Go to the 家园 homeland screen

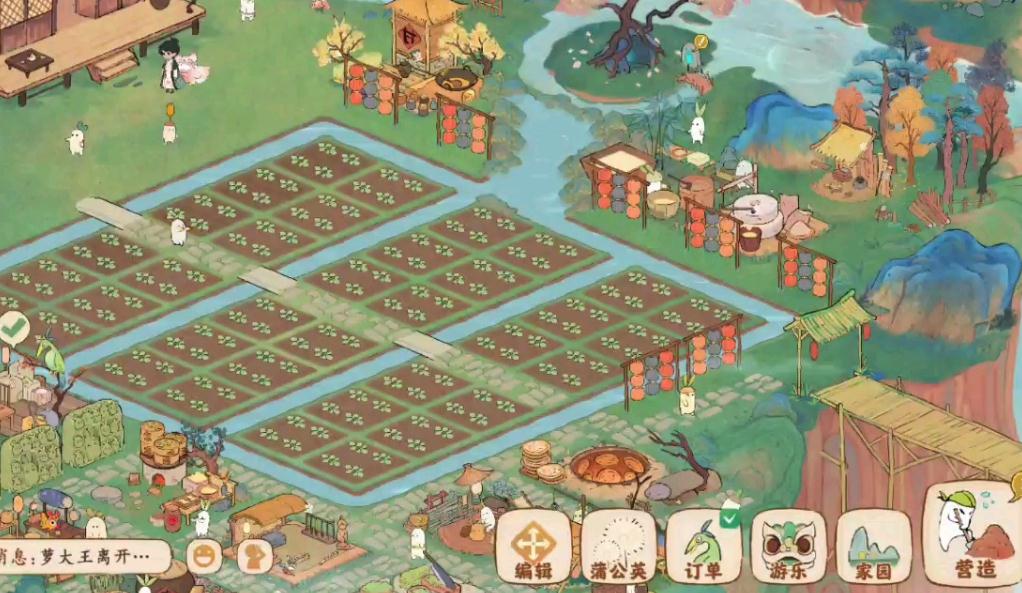pyautogui.click(x=873, y=546)
